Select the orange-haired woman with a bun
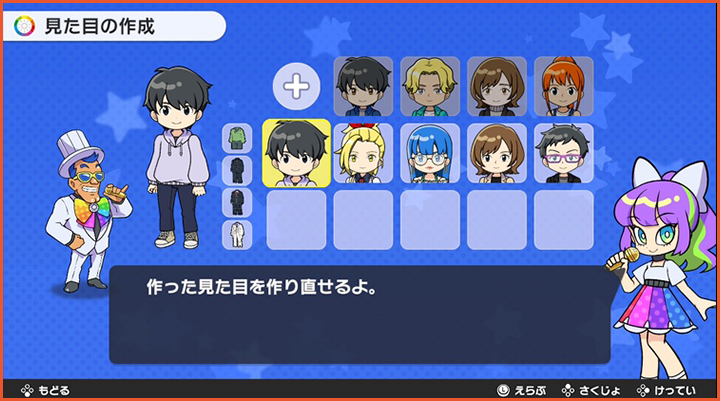720x401 pixels. tap(563, 86)
